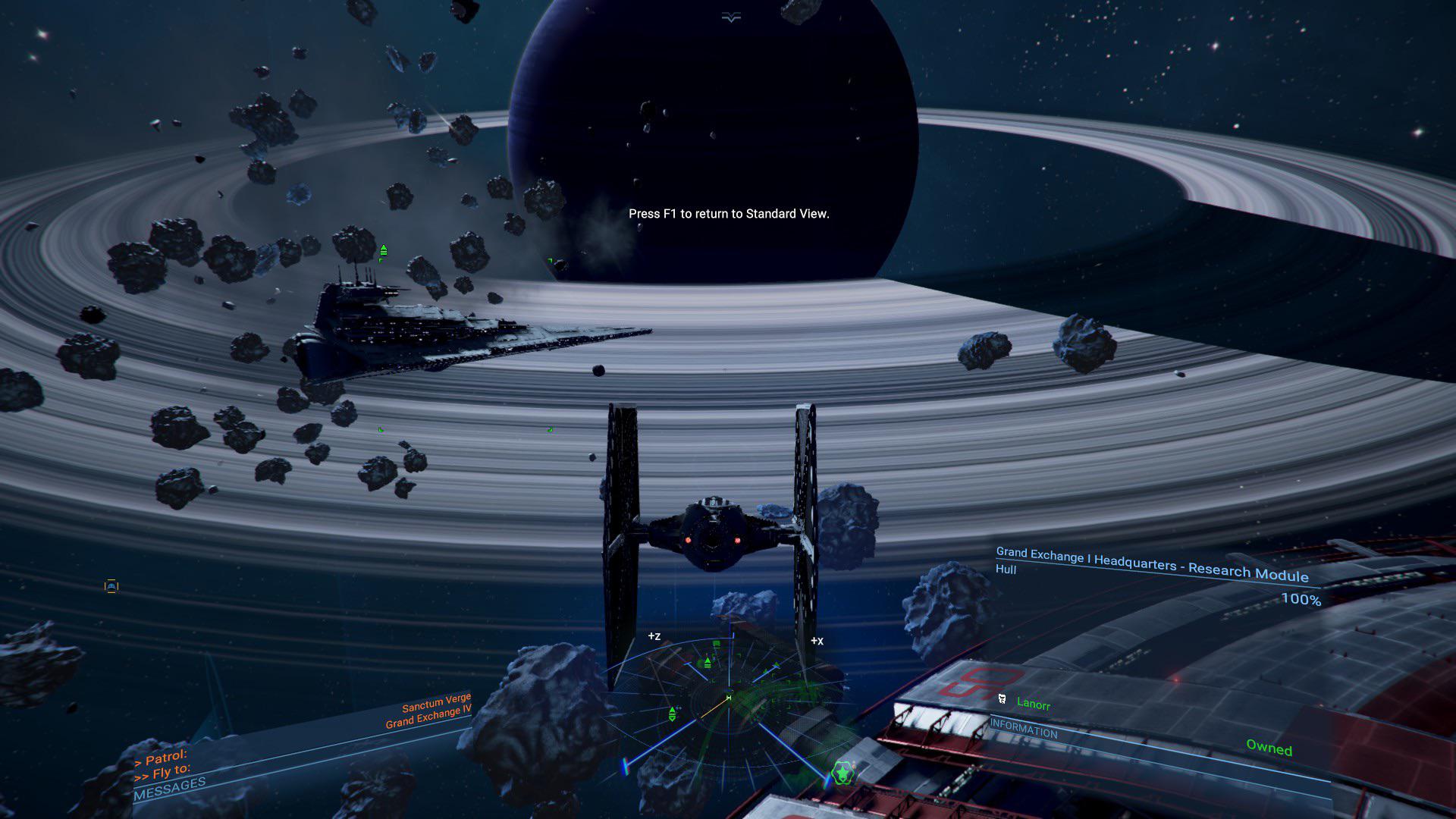Select the green ship arrow marker on the radar
Image resolution: width=1456 pixels, height=819 pixels.
[776, 665]
